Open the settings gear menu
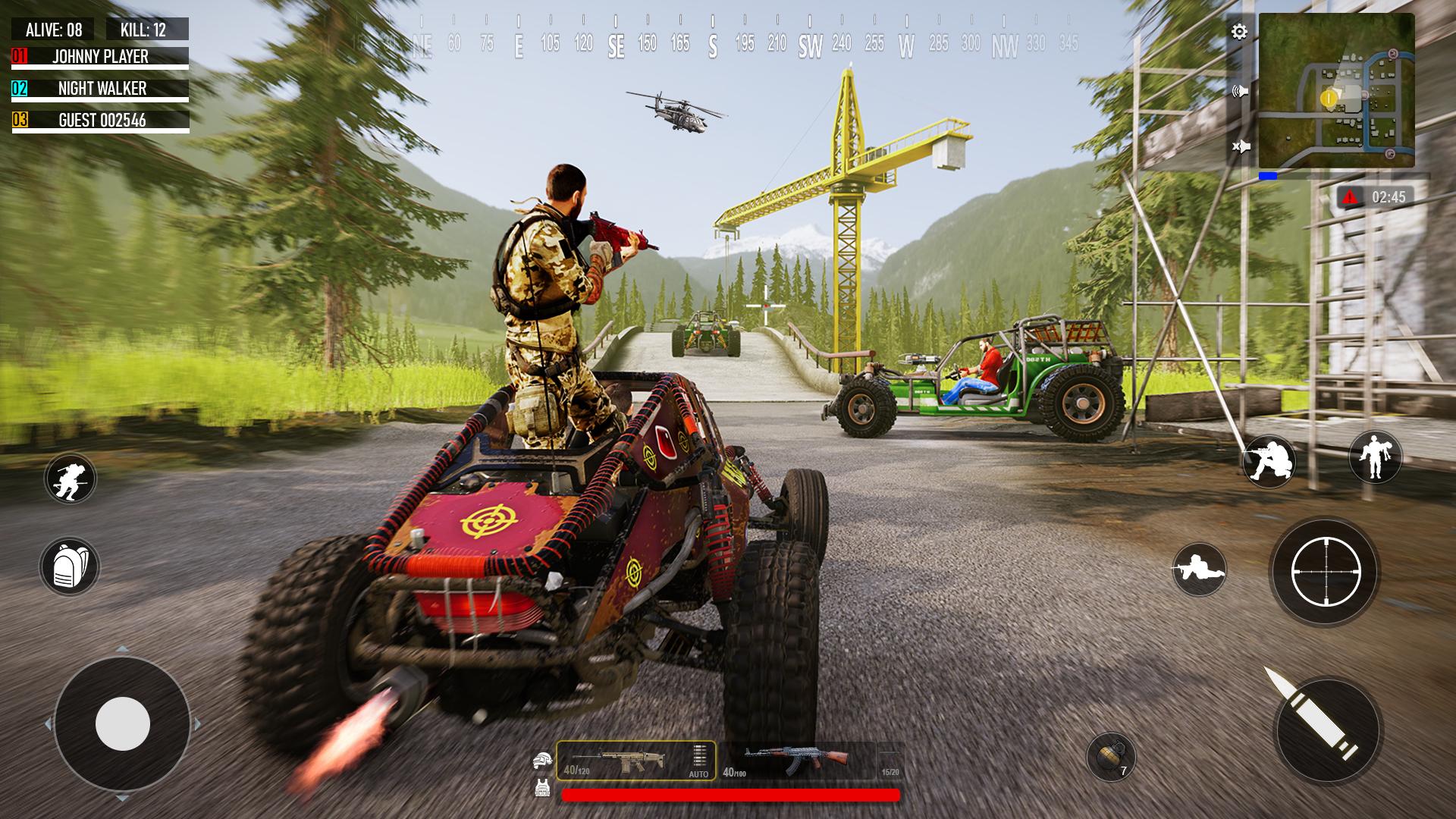Viewport: 1456px width, 819px height. click(1238, 31)
